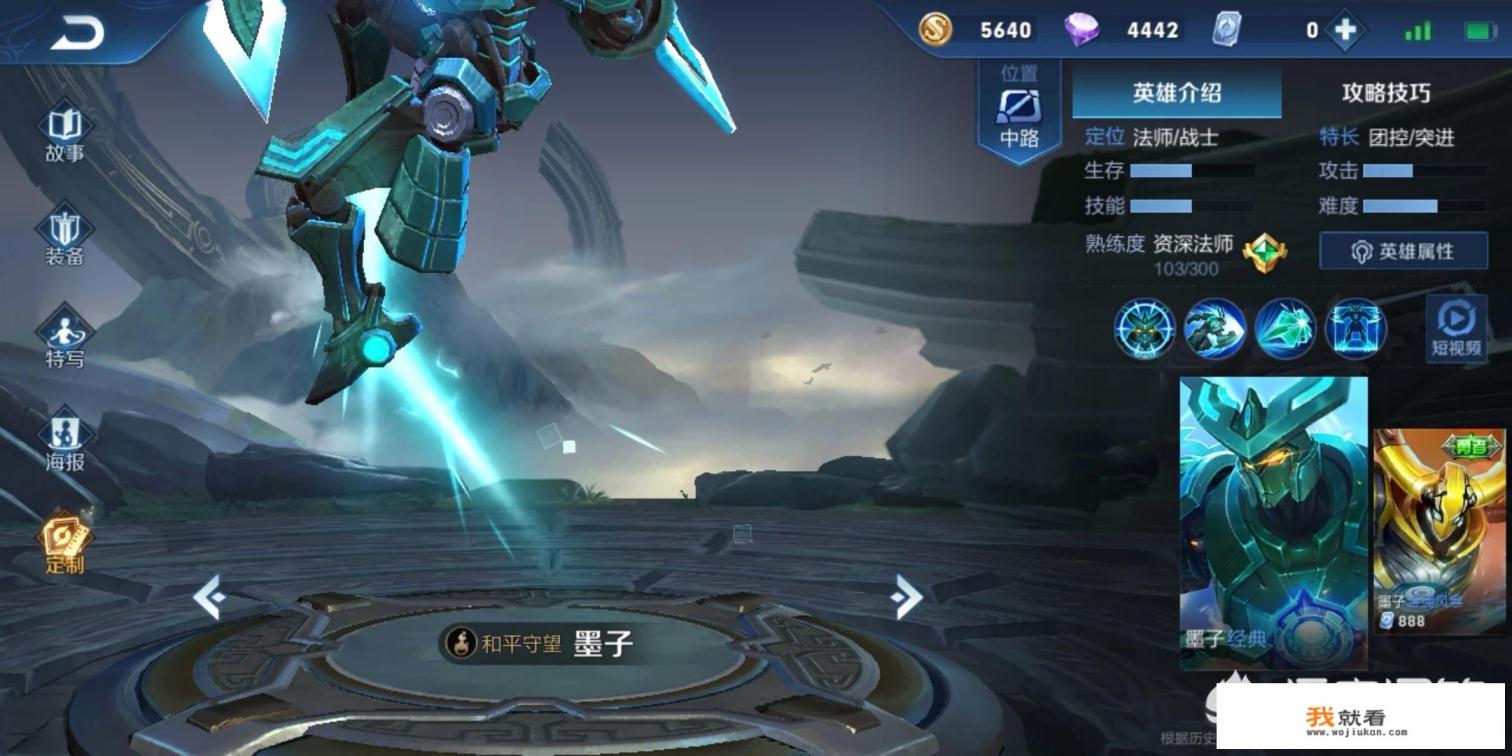Open the 特写 close-up view
Image resolution: width=1512 pixels, height=756 pixels.
click(65, 339)
